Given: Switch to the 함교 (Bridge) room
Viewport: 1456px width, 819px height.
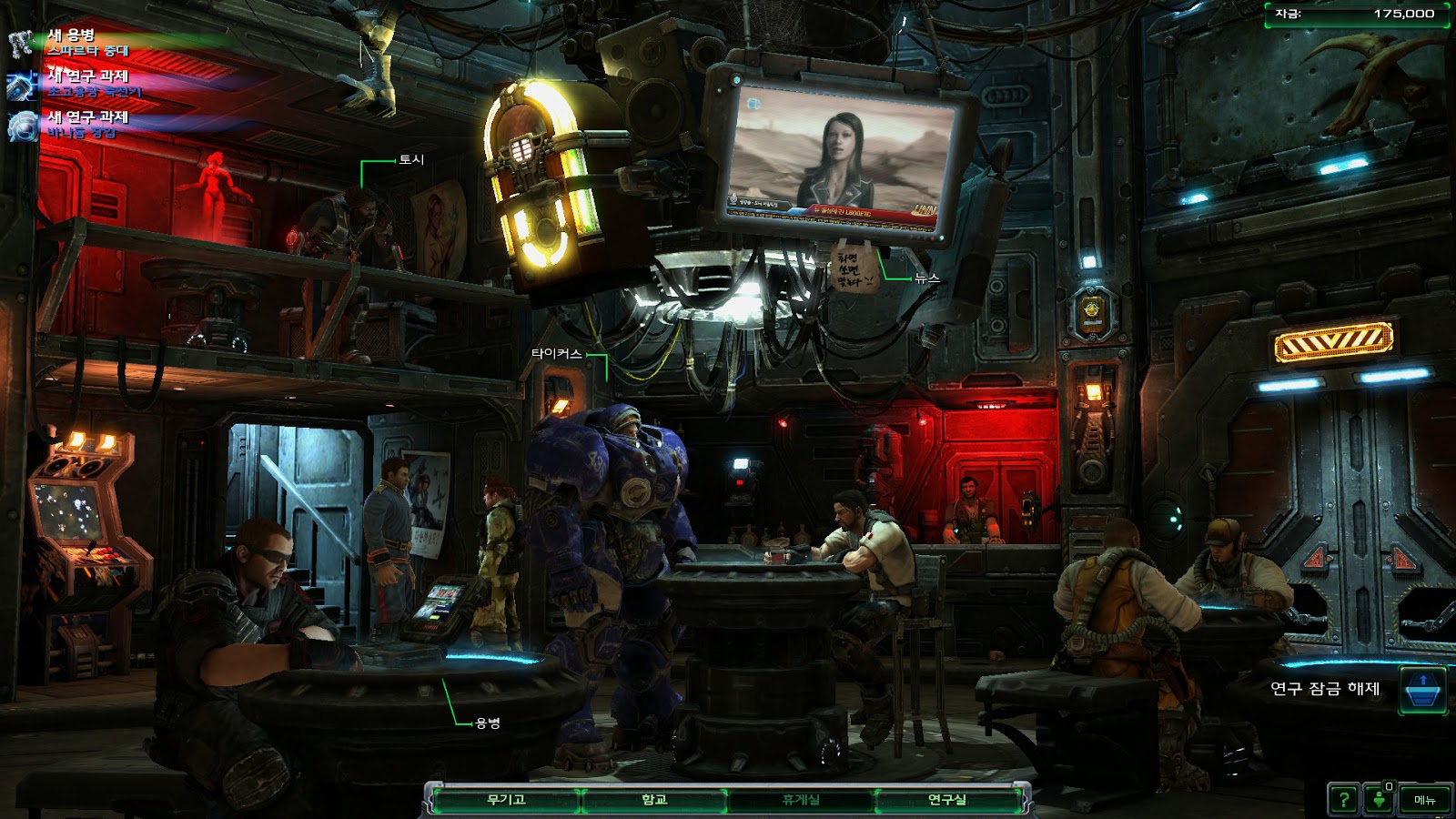Looking at the screenshot, I should [x=654, y=800].
